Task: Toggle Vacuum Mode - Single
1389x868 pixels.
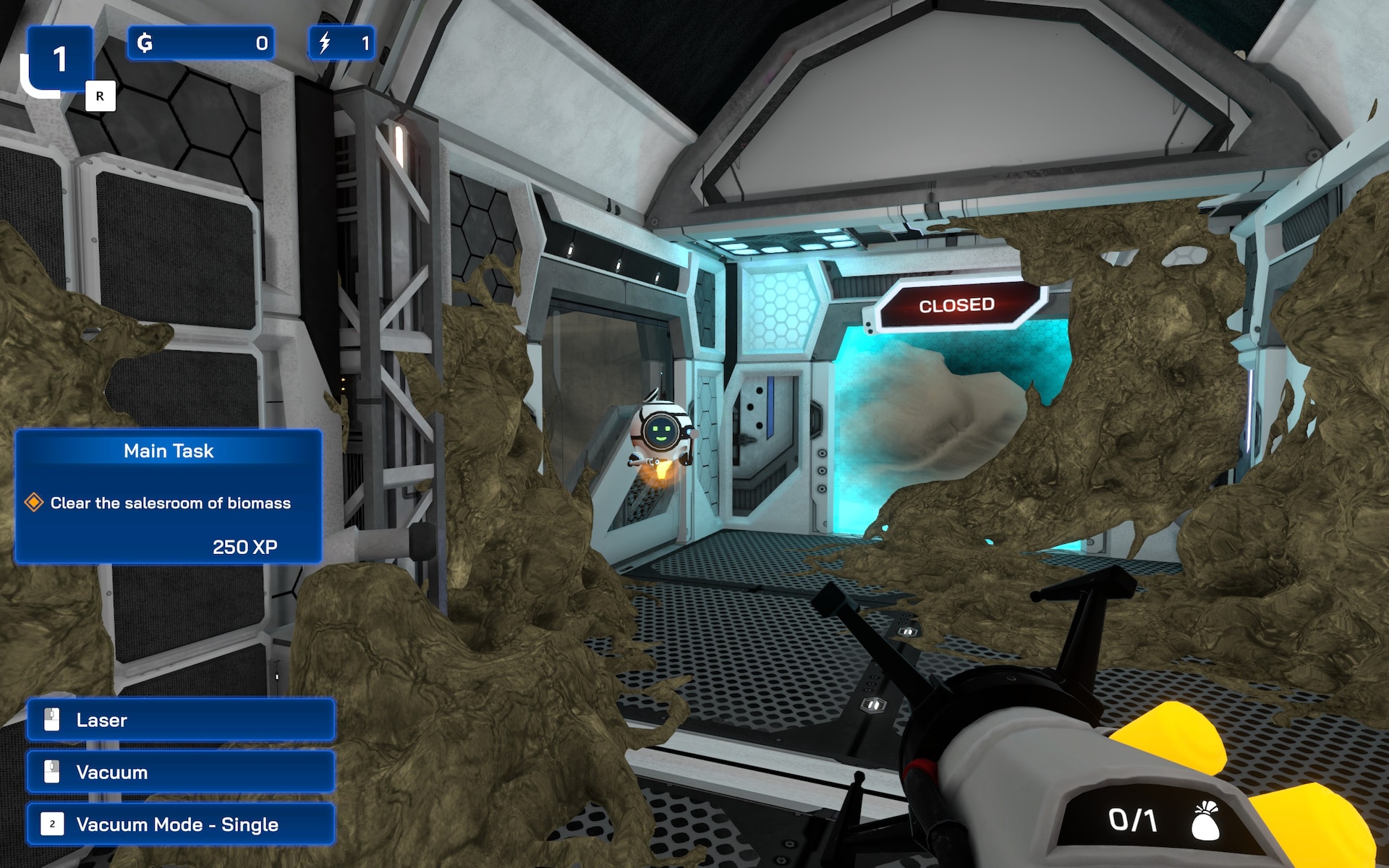Action: pos(181,824)
